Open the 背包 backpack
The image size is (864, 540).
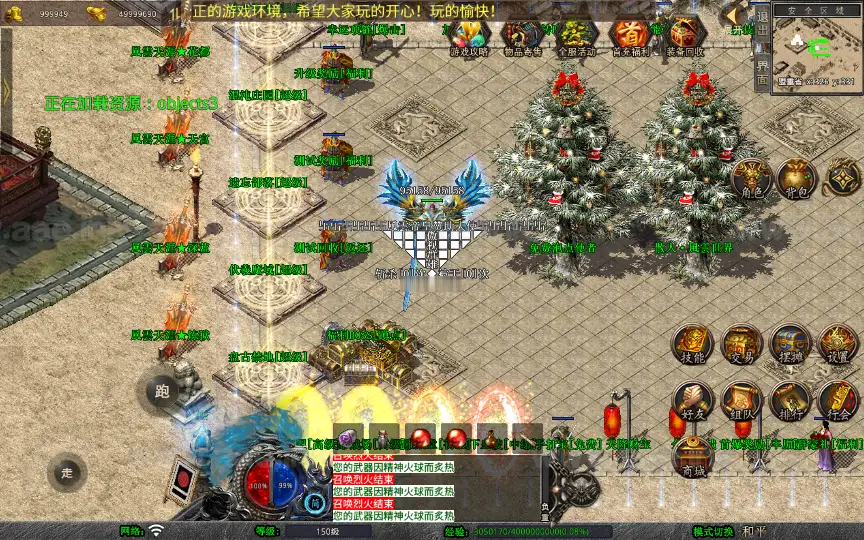point(797,178)
